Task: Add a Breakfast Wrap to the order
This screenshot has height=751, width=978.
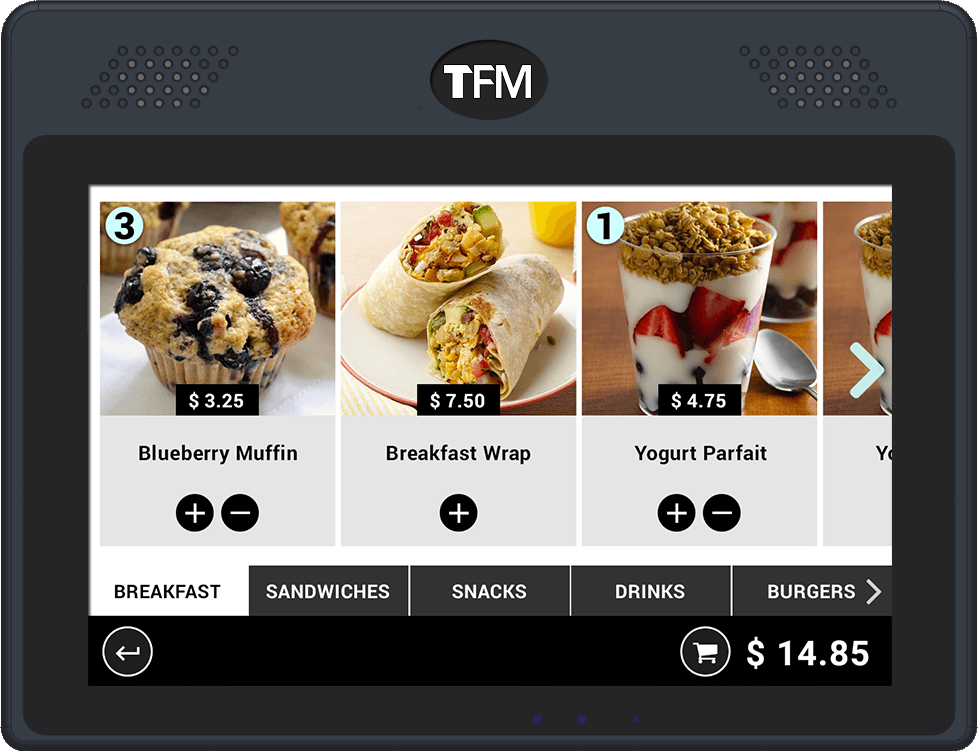Action: pyautogui.click(x=458, y=513)
